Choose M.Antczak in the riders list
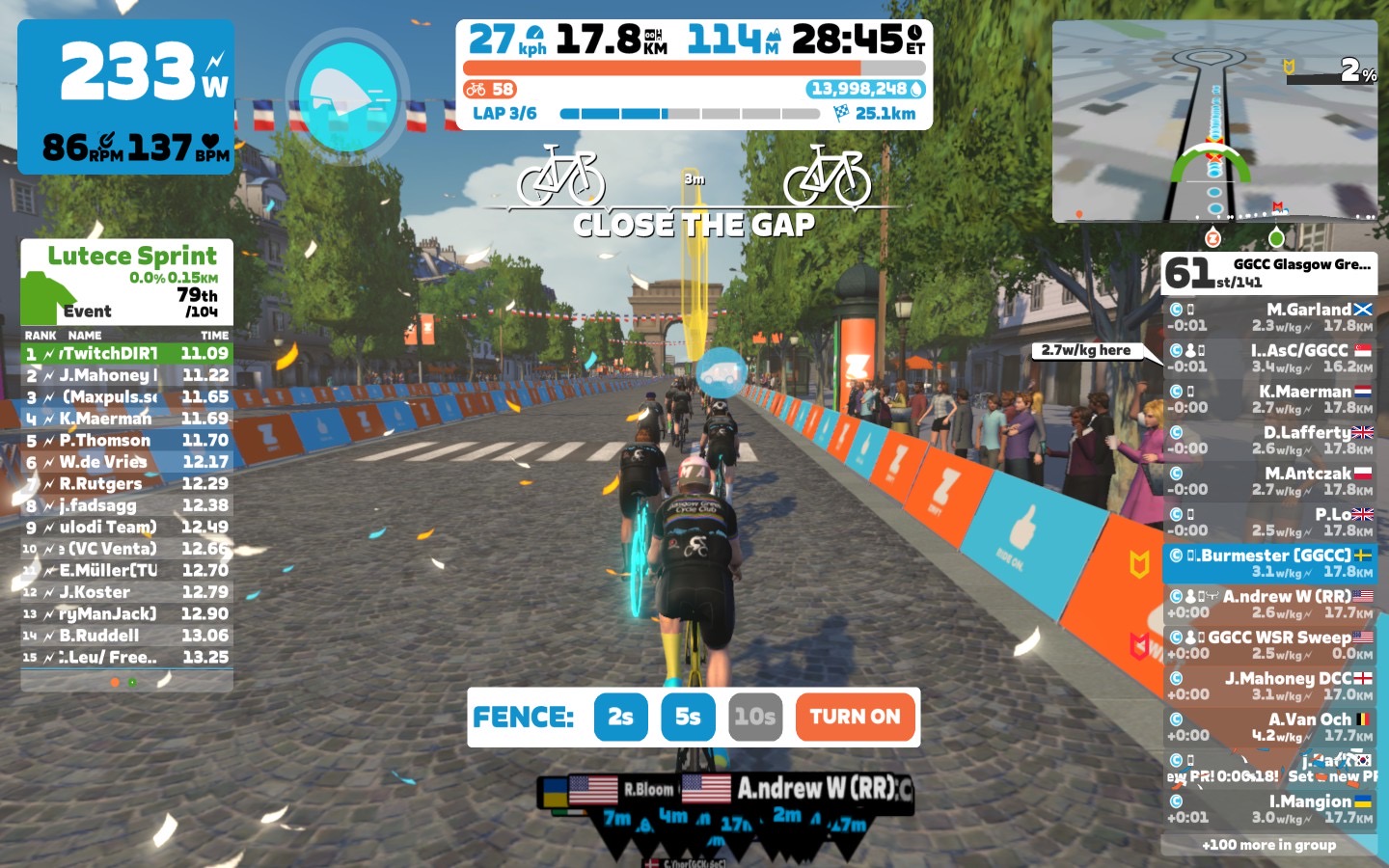 pyautogui.click(x=1269, y=481)
